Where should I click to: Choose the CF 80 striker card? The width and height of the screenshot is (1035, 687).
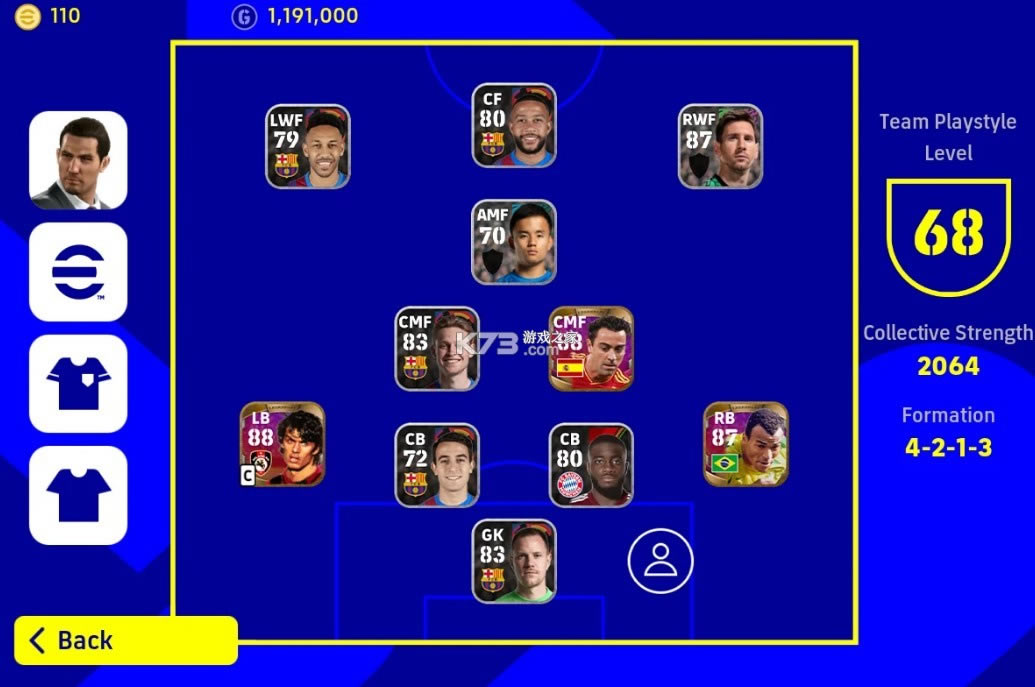coord(514,125)
